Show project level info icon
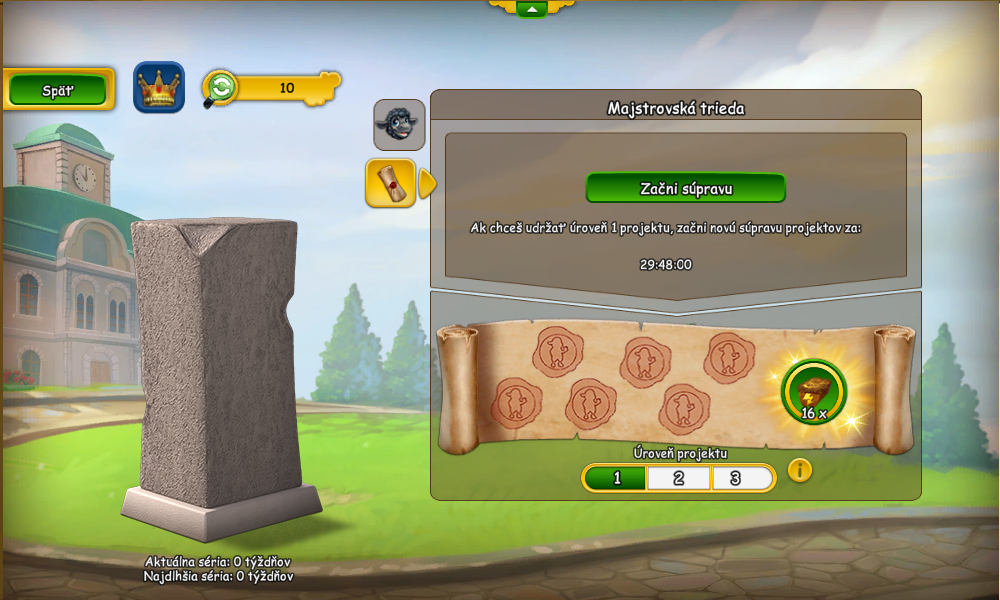 tap(800, 470)
